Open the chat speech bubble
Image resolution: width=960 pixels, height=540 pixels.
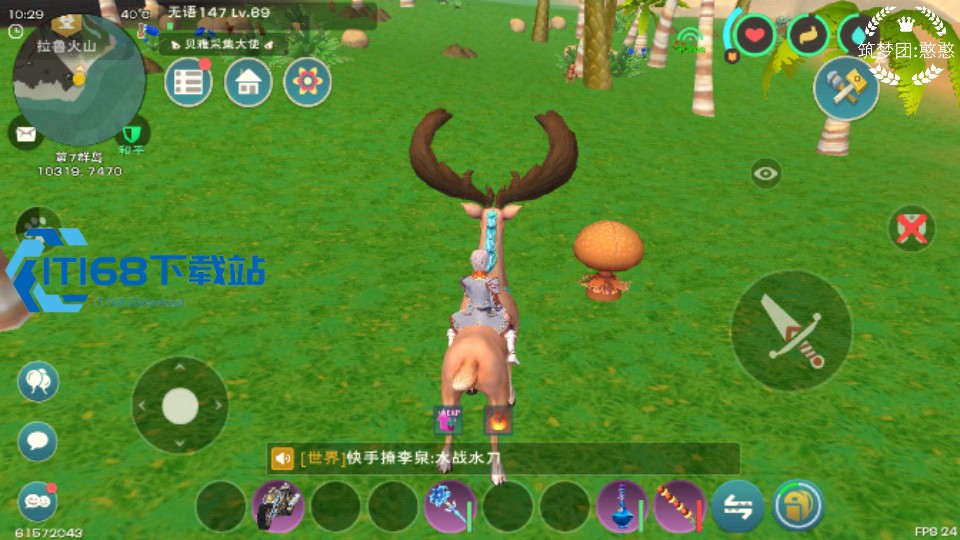[x=38, y=441]
